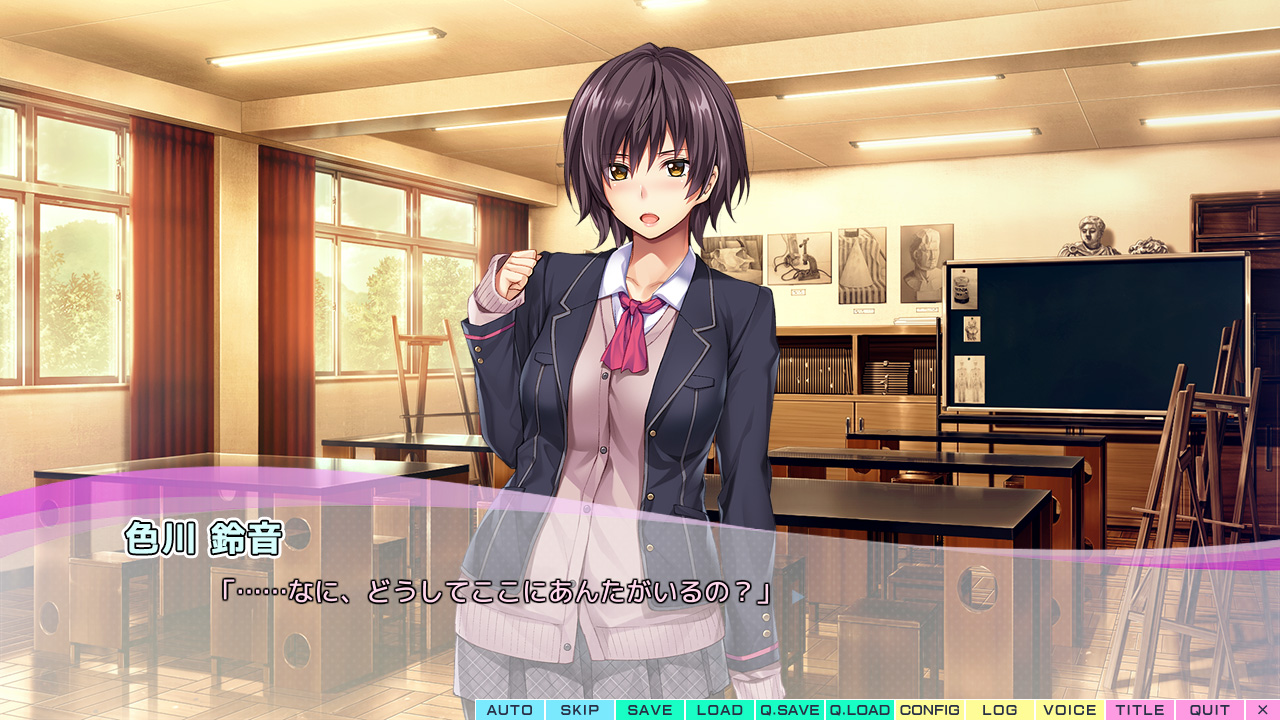Open the CONFIG settings
This screenshot has width=1280, height=720.
pos(930,710)
